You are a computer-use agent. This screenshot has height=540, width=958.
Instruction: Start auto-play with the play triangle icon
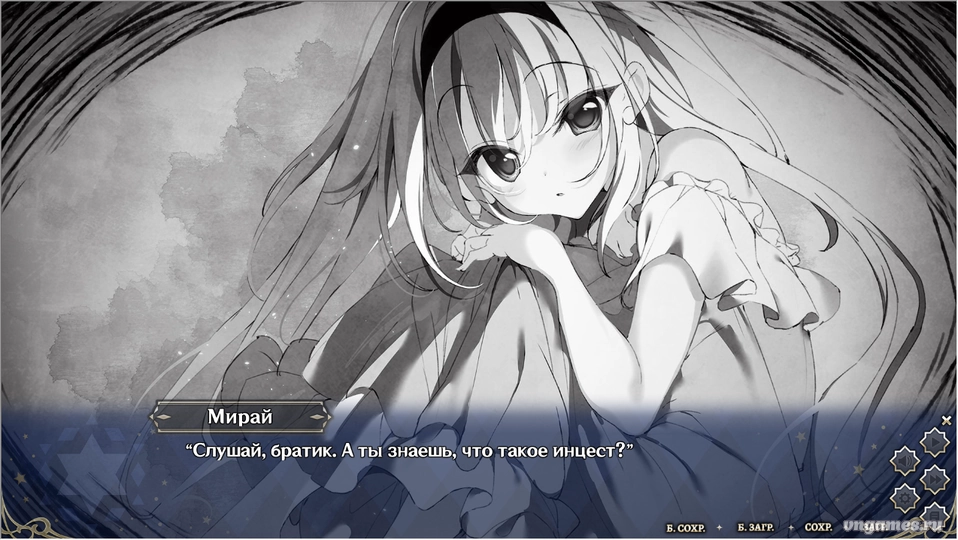tap(933, 442)
